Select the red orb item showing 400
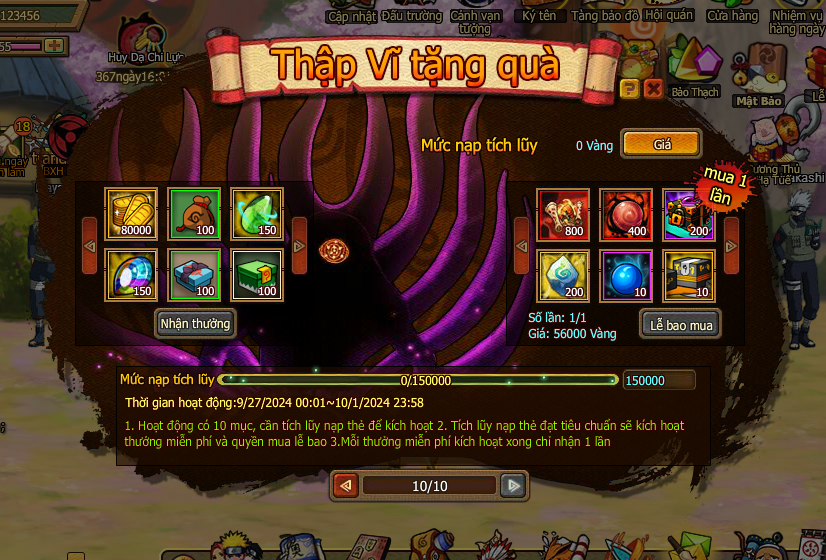Image resolution: width=826 pixels, height=560 pixels. point(626,213)
